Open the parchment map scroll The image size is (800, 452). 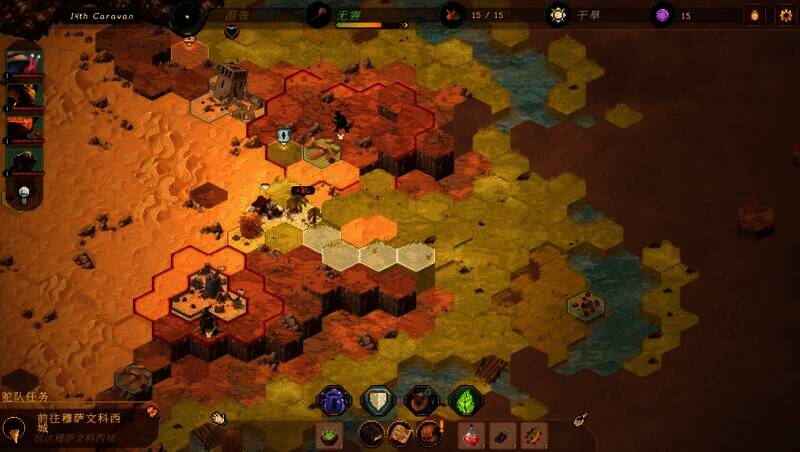click(x=399, y=435)
